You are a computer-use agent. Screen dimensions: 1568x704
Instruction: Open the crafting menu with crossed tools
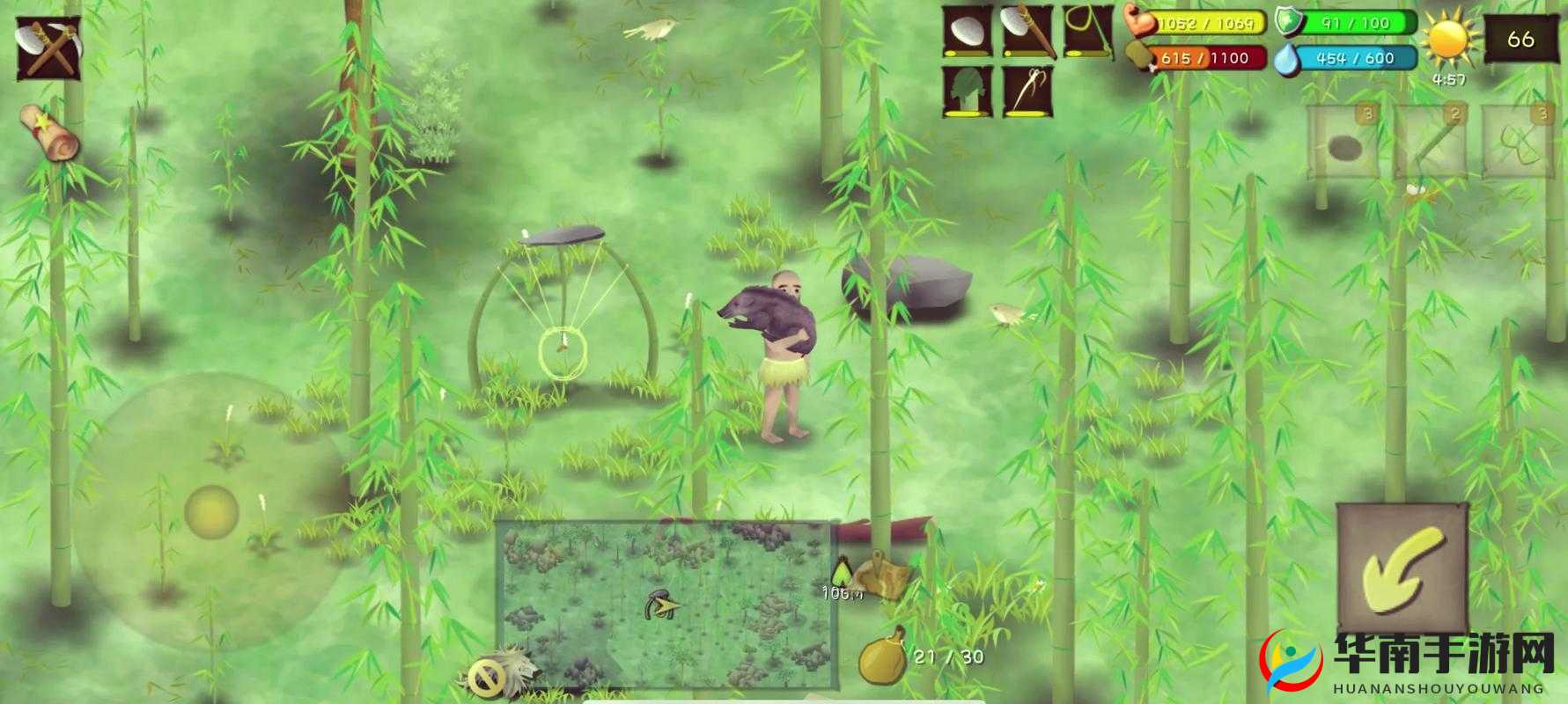pyautogui.click(x=48, y=48)
